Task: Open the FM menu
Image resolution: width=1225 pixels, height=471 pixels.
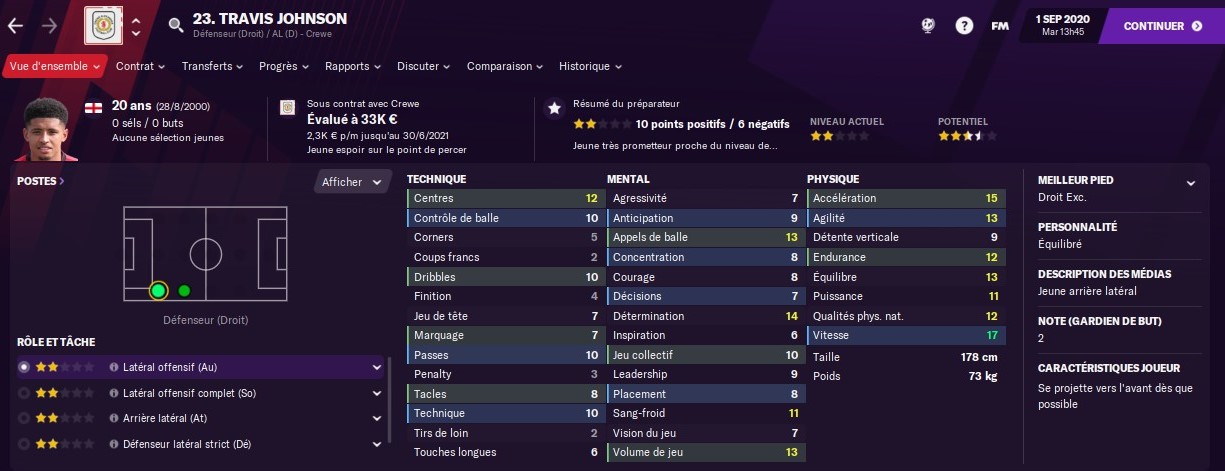Action: [999, 26]
